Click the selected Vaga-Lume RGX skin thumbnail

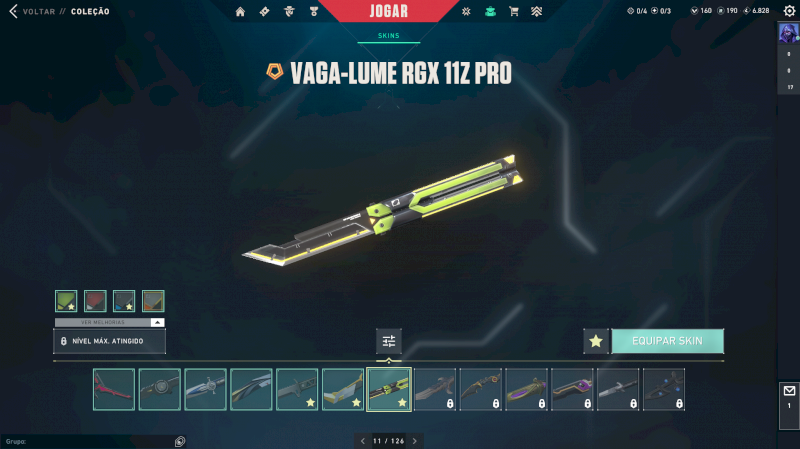(x=389, y=389)
